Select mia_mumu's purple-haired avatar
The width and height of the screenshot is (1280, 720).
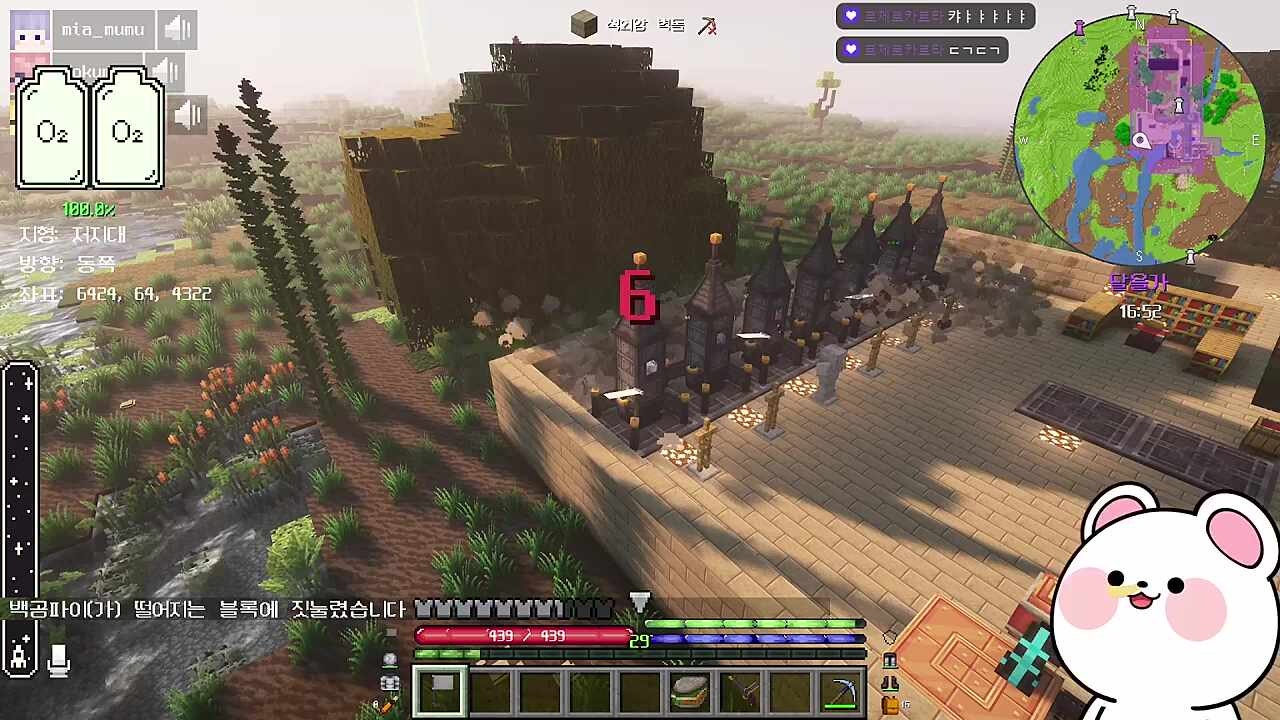pyautogui.click(x=29, y=30)
